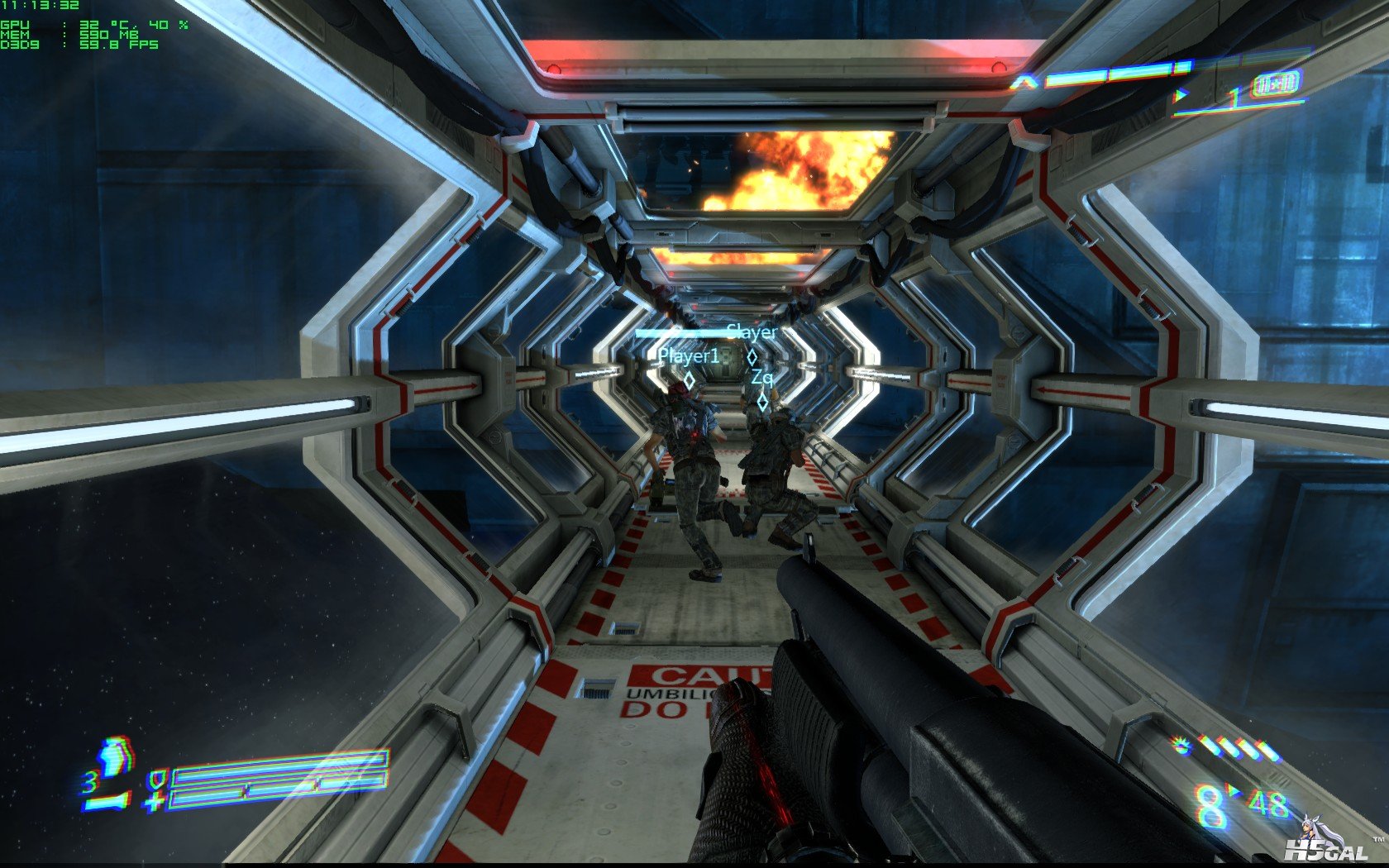The image size is (1389, 868).
Task: Select teammate Player1's name tag
Action: click(689, 356)
